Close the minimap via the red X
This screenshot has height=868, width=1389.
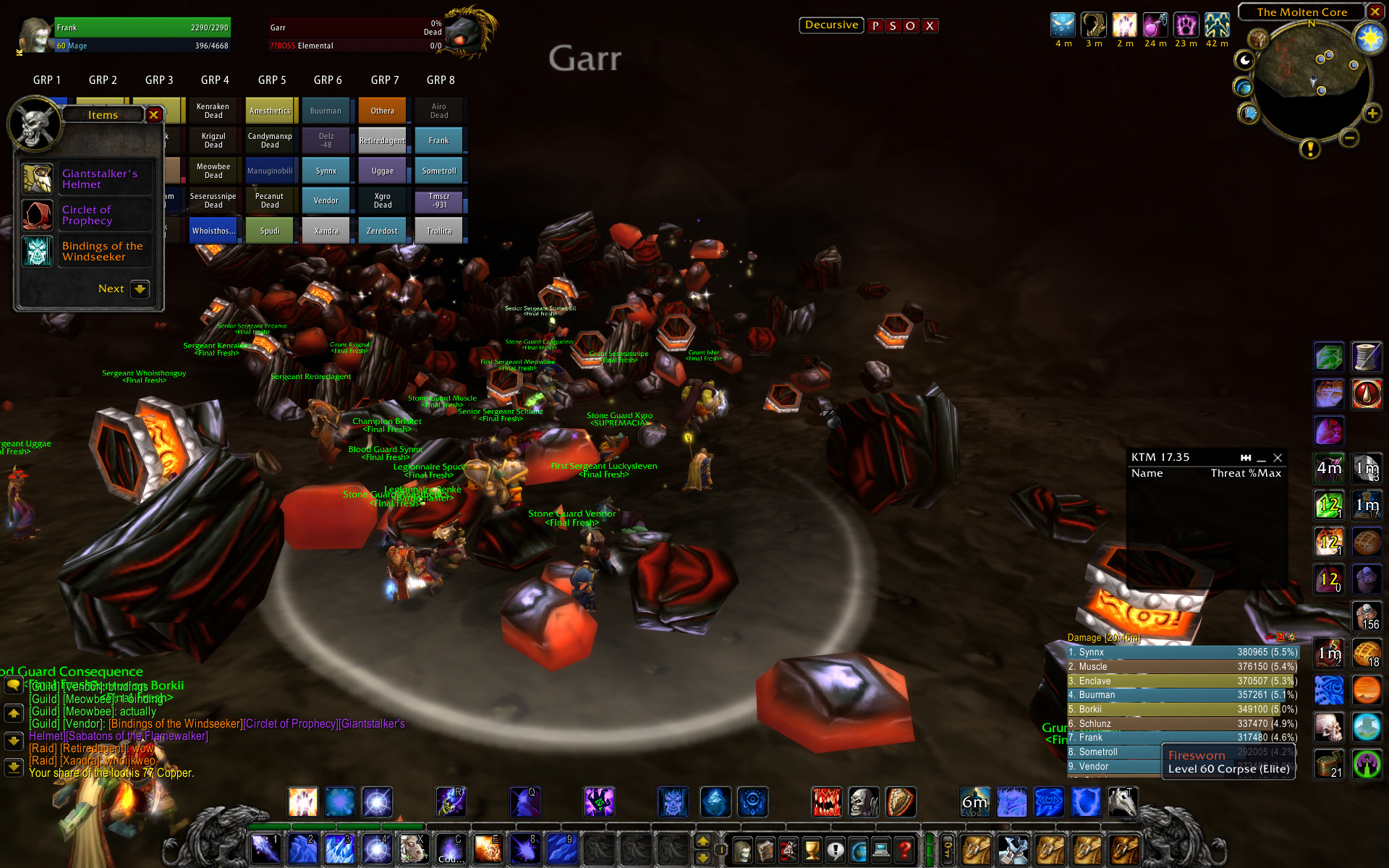(x=1375, y=12)
